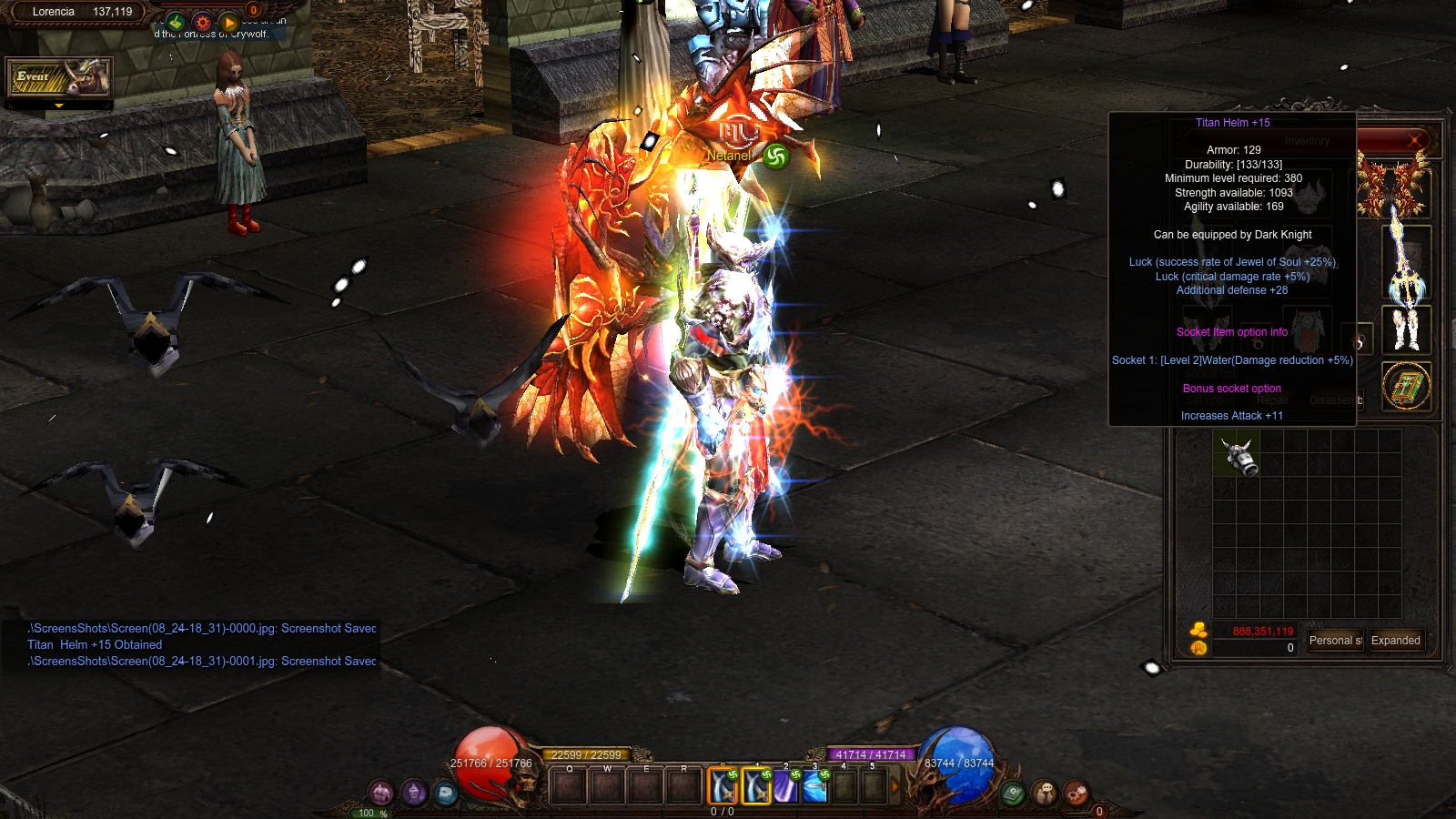Close the Inventory window
The width and height of the screenshot is (1456, 819).
[x=1414, y=140]
